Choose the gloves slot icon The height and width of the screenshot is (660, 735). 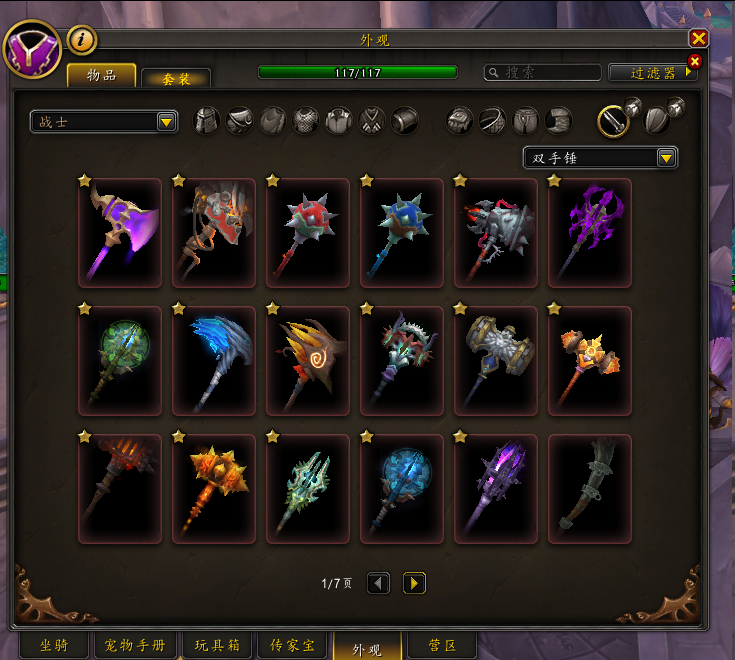[x=460, y=121]
